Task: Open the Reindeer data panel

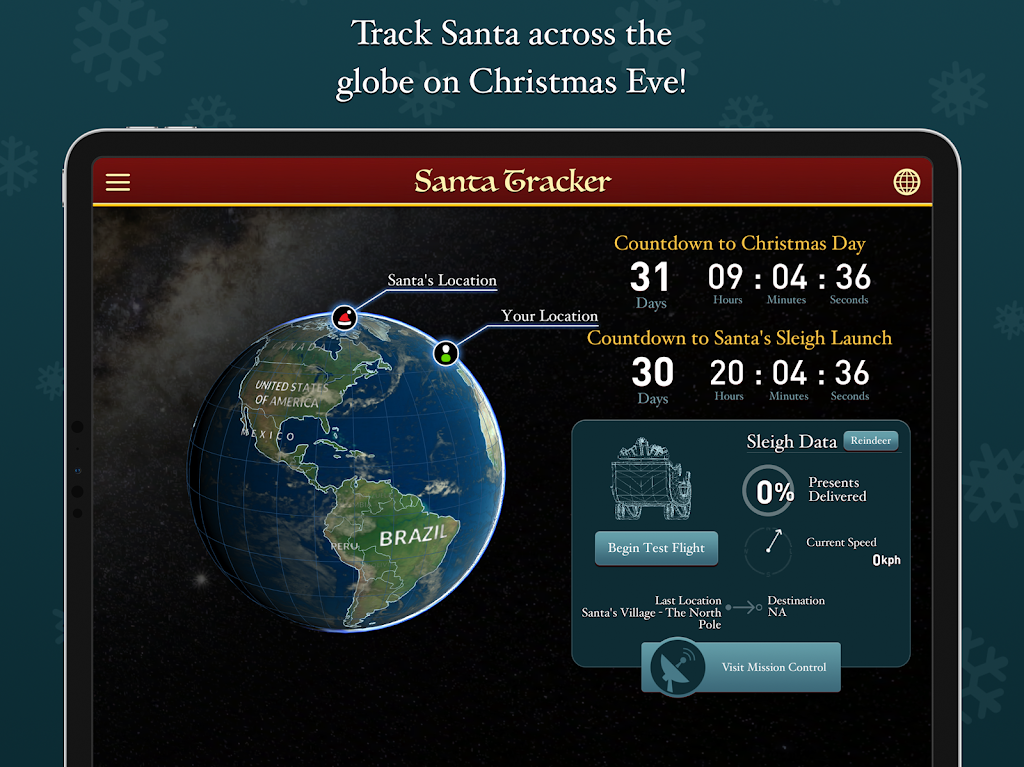Action: [x=870, y=441]
